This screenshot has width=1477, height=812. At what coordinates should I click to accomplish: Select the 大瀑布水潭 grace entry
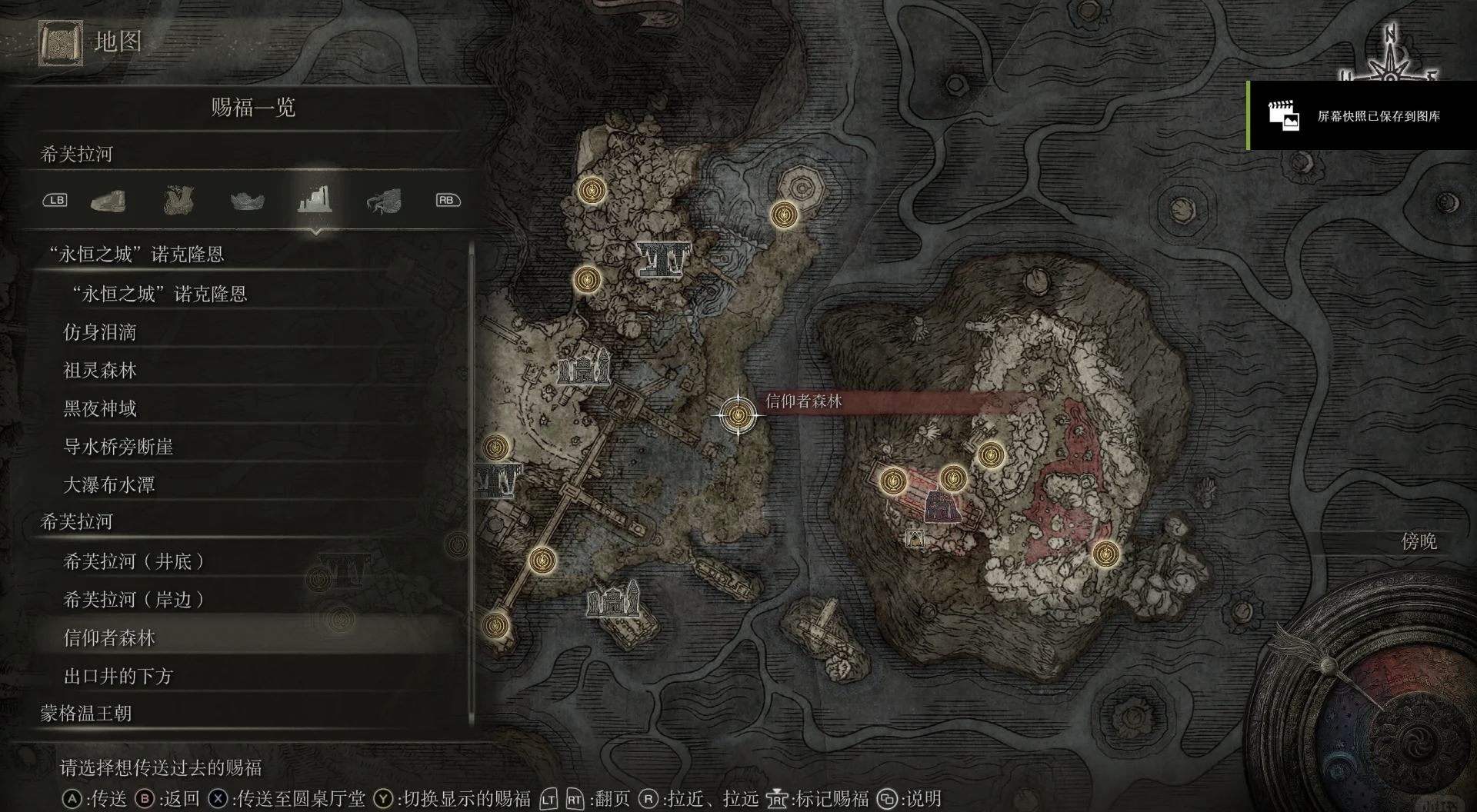pos(108,485)
